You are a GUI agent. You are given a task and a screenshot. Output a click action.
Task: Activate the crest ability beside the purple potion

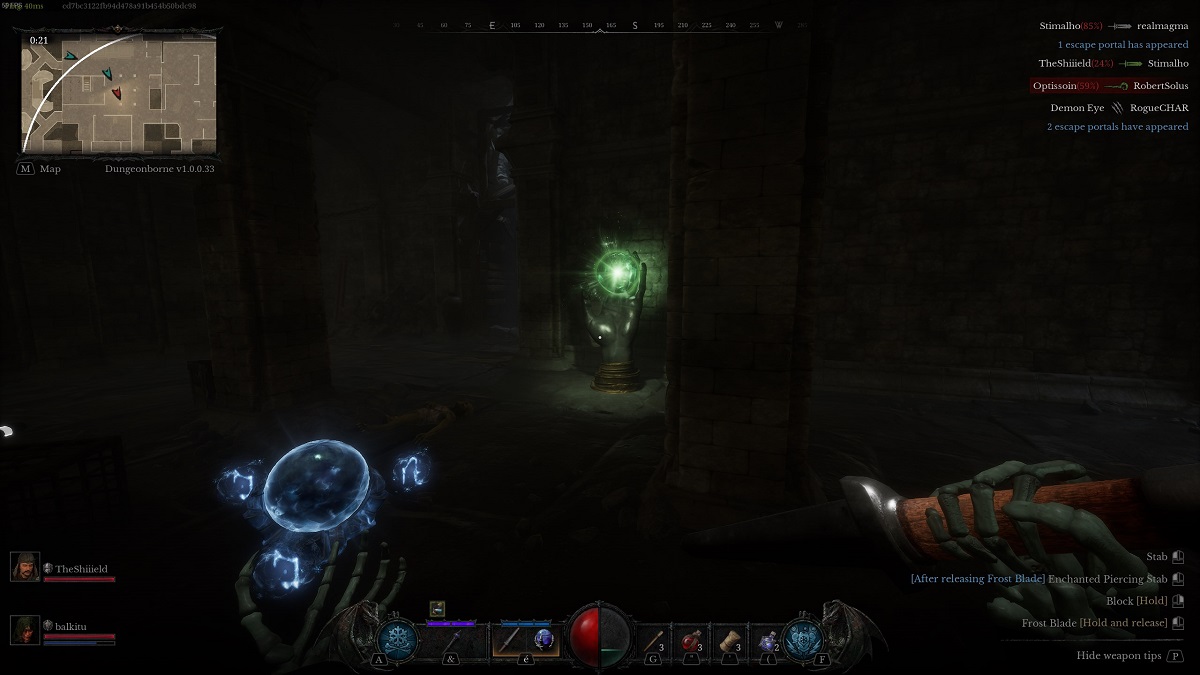[802, 638]
